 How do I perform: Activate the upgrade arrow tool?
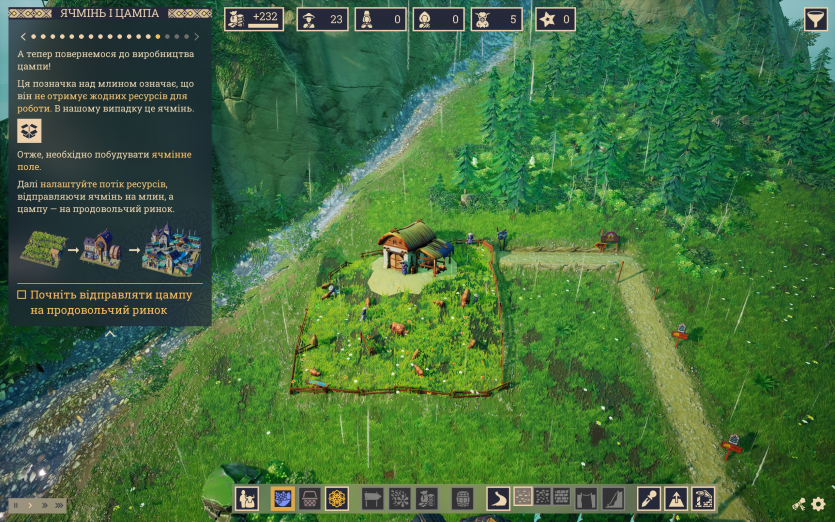[x=676, y=497]
